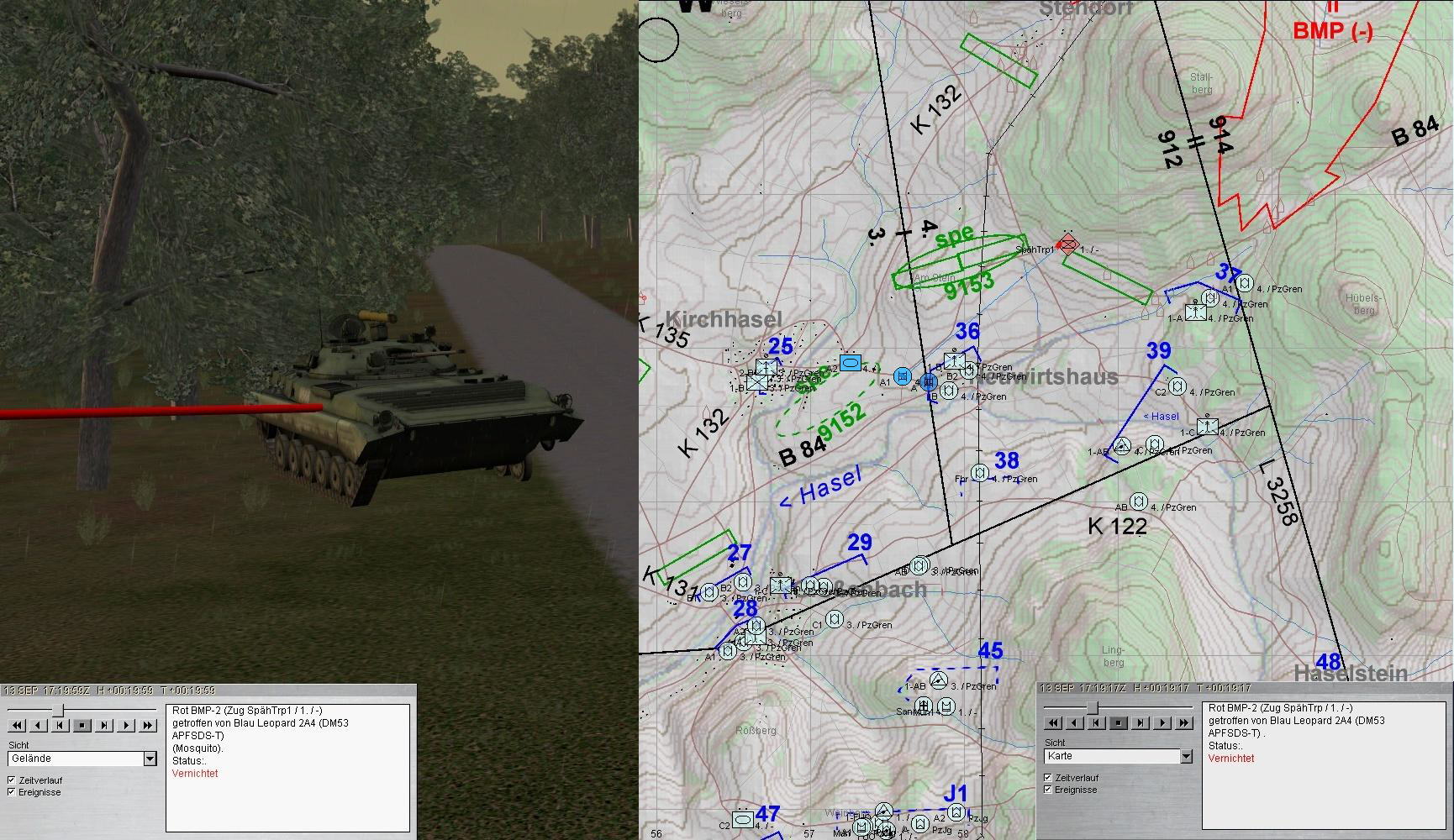Open the Karte view dropdown

[x=1186, y=756]
